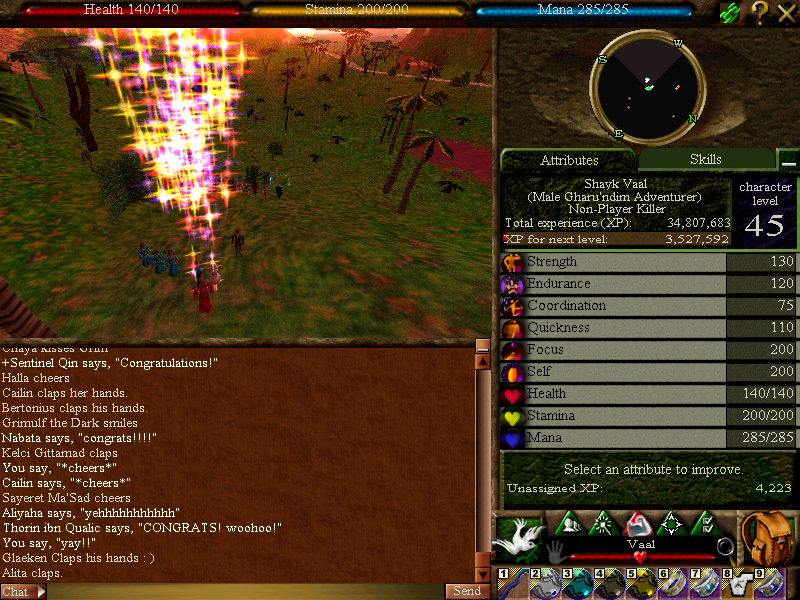Click the magnifying glass examine icon
Viewport: 800px width, 600px height.
[x=725, y=548]
